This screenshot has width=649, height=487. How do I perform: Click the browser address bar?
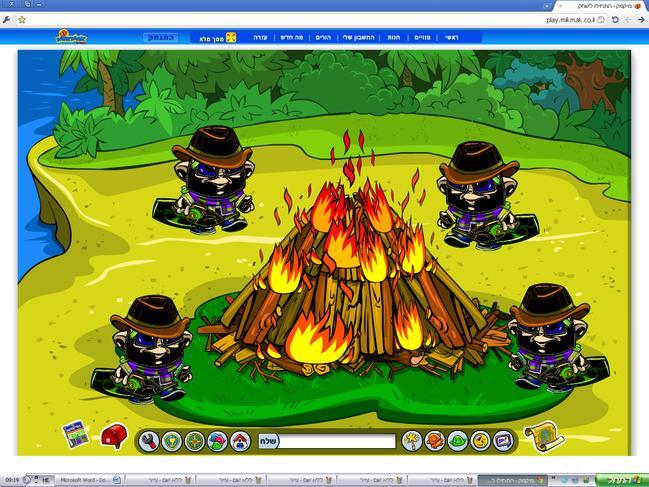coord(300,19)
